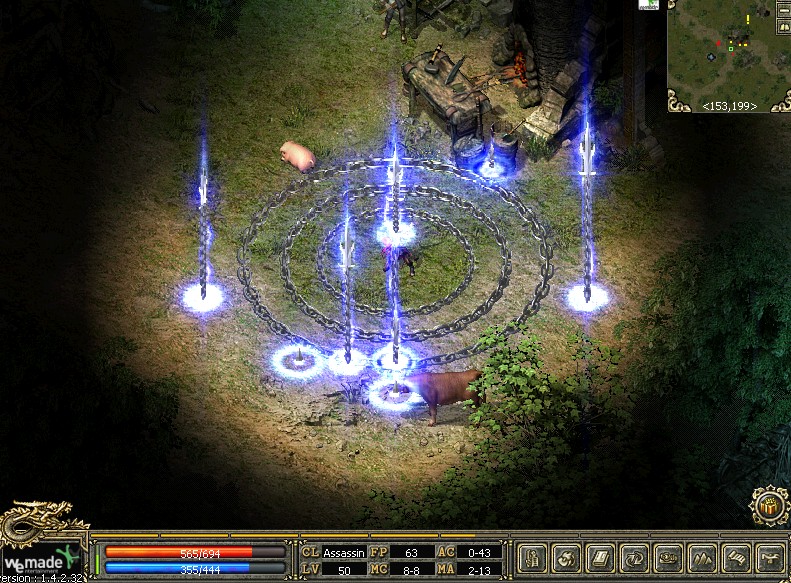This screenshot has width=791, height=583.
Task: Open the book icon menu button
Action: coord(600,558)
